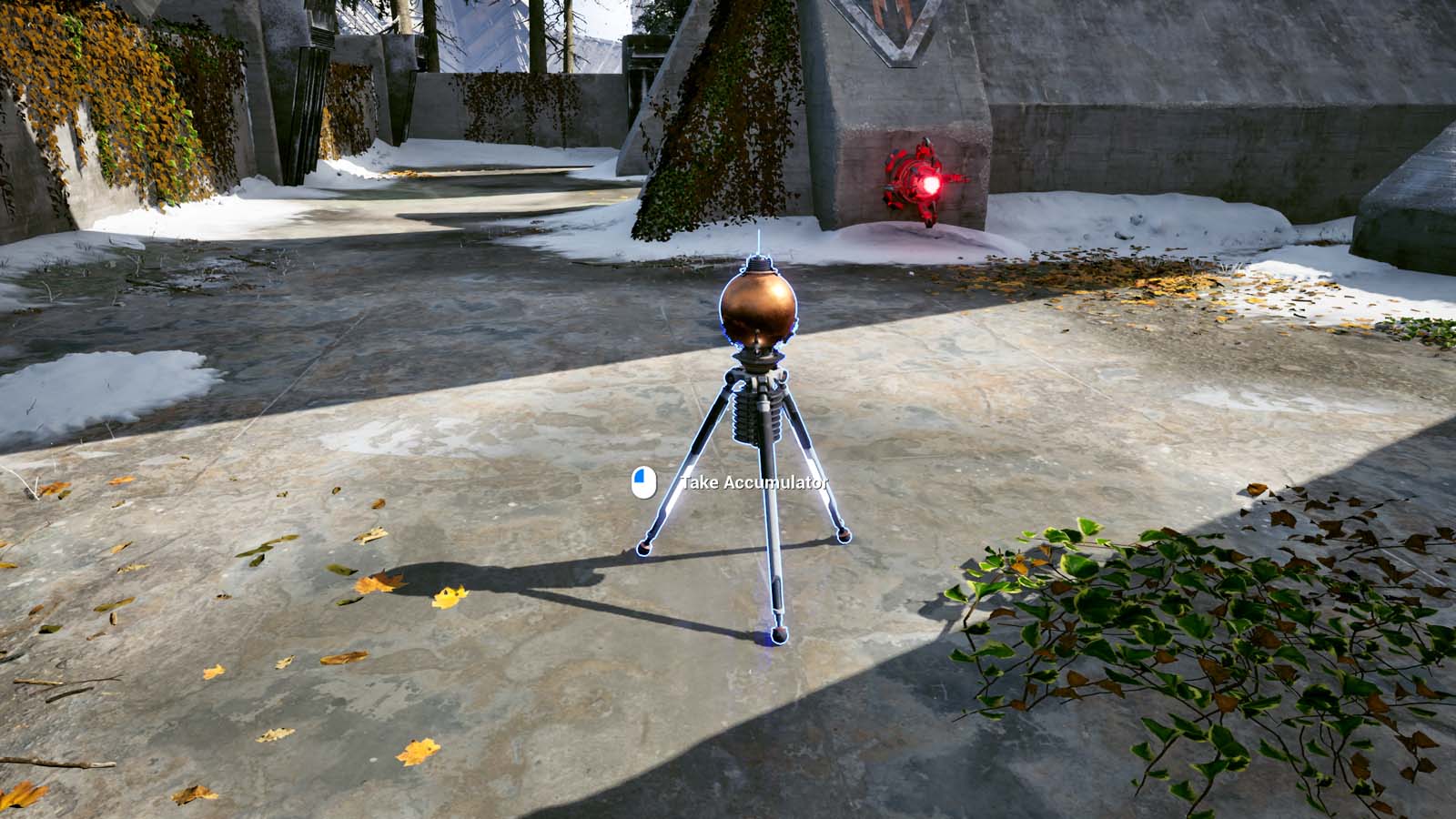Click the jammer's red light beam
This screenshot has width=1456, height=819.
pyautogui.click(x=955, y=182)
